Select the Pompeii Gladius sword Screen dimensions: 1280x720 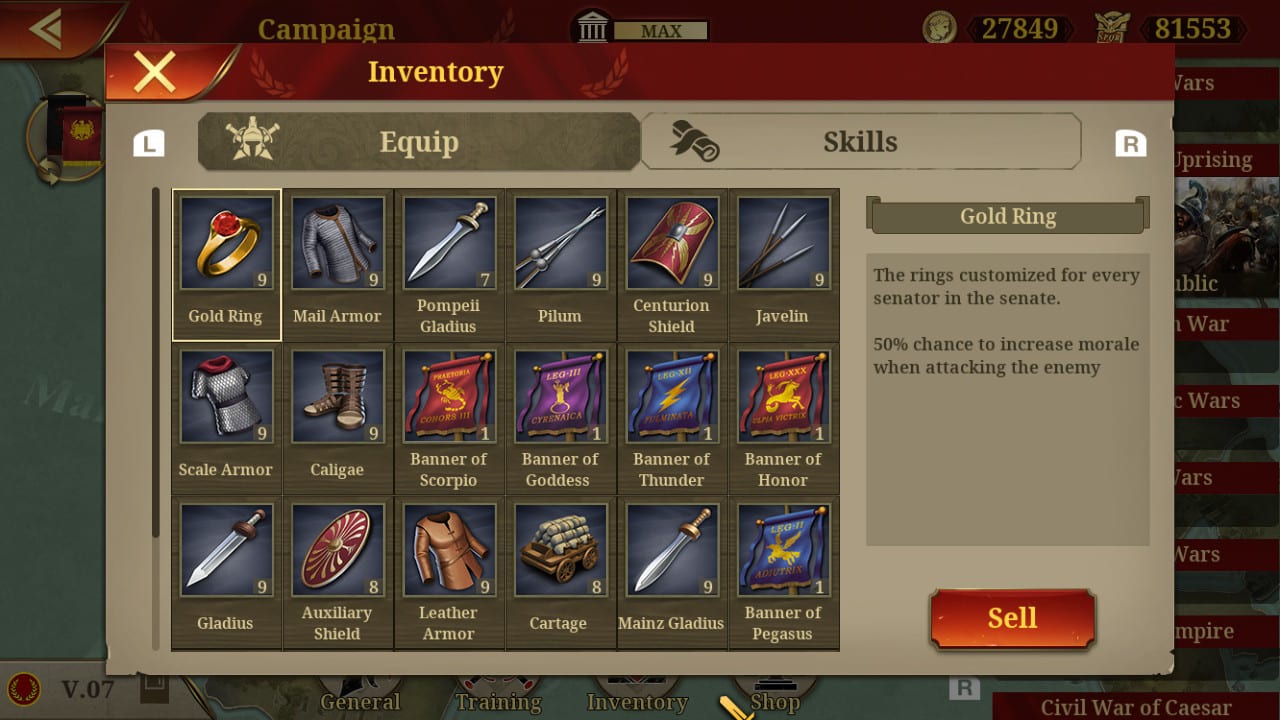[x=449, y=243]
